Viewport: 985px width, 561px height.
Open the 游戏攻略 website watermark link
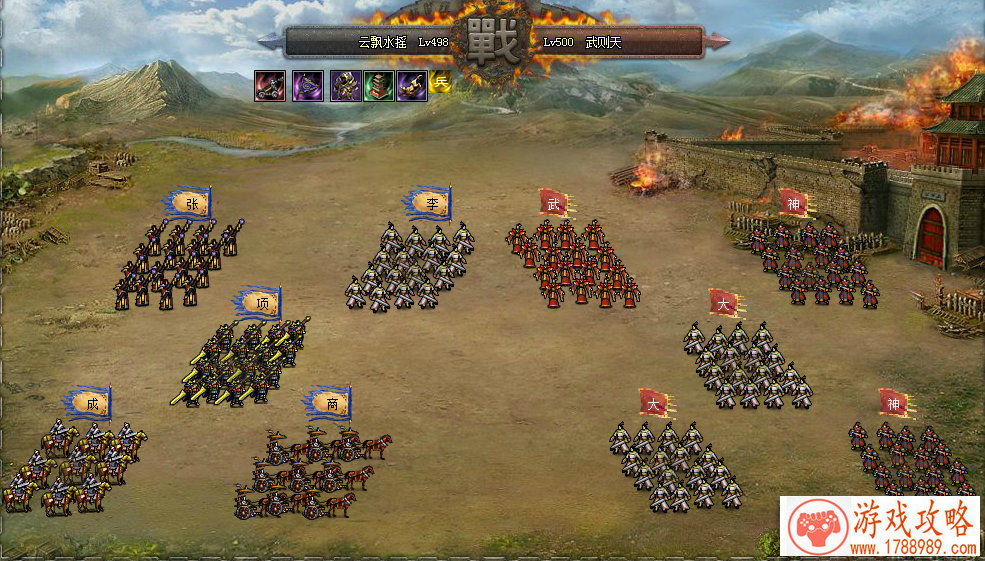click(x=881, y=526)
